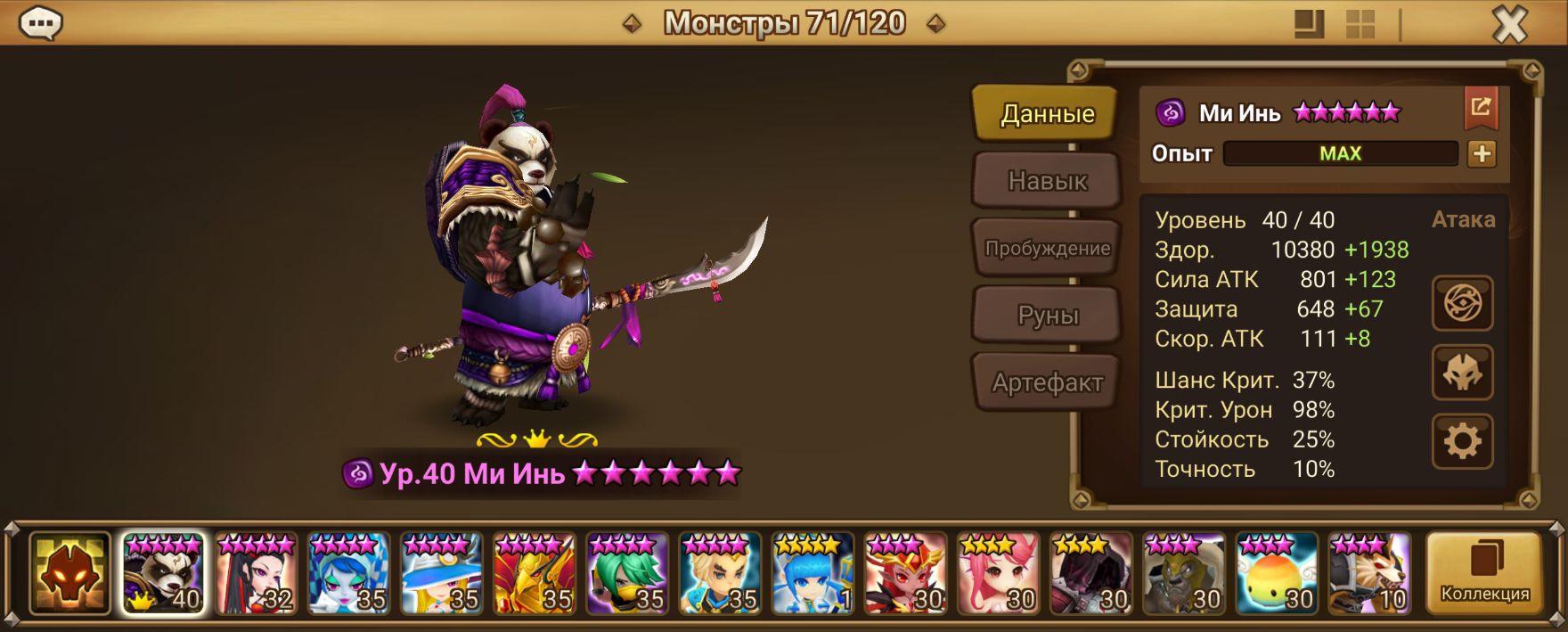Open the chat bubble
1568x632 pixels.
(x=41, y=24)
